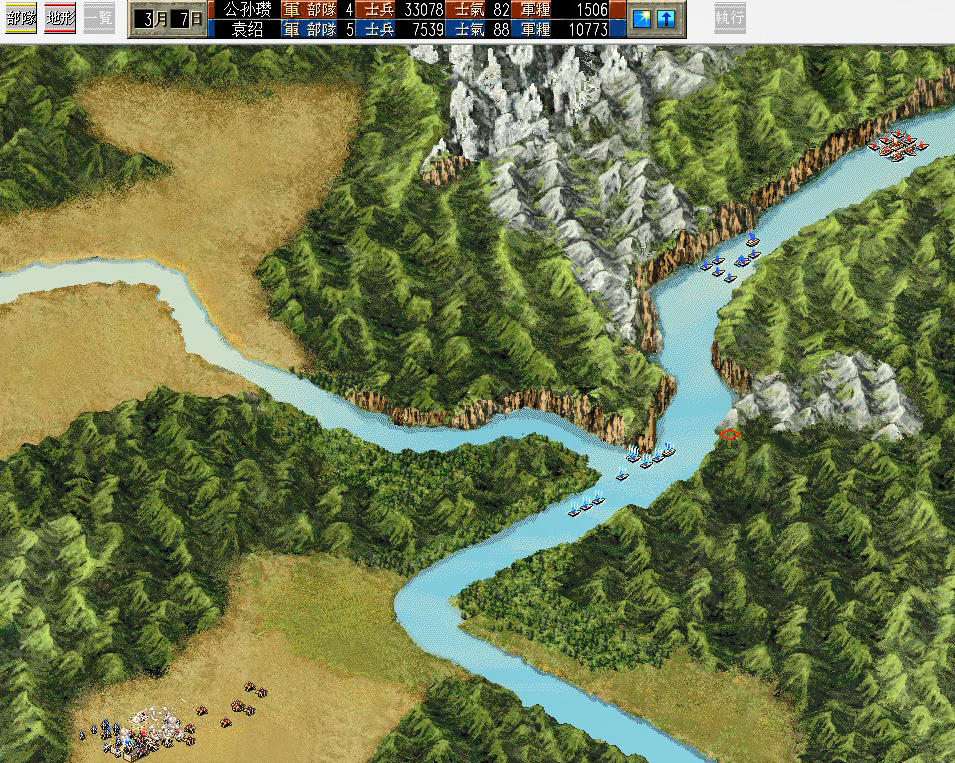Viewport: 955px width, 763px height.
Task: Click the upward arrow icon button
Action: [x=666, y=18]
